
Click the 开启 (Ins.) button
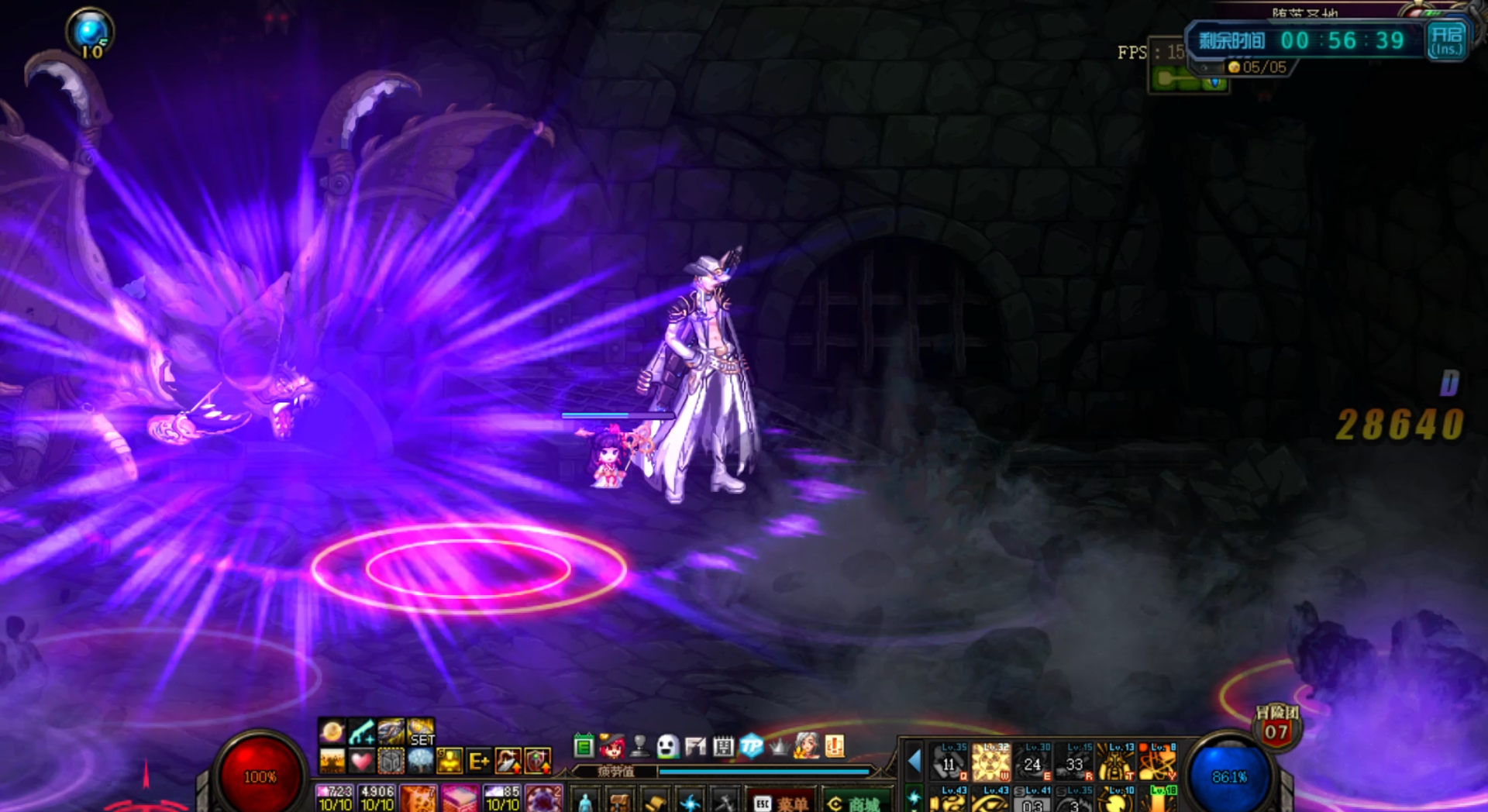(1446, 40)
